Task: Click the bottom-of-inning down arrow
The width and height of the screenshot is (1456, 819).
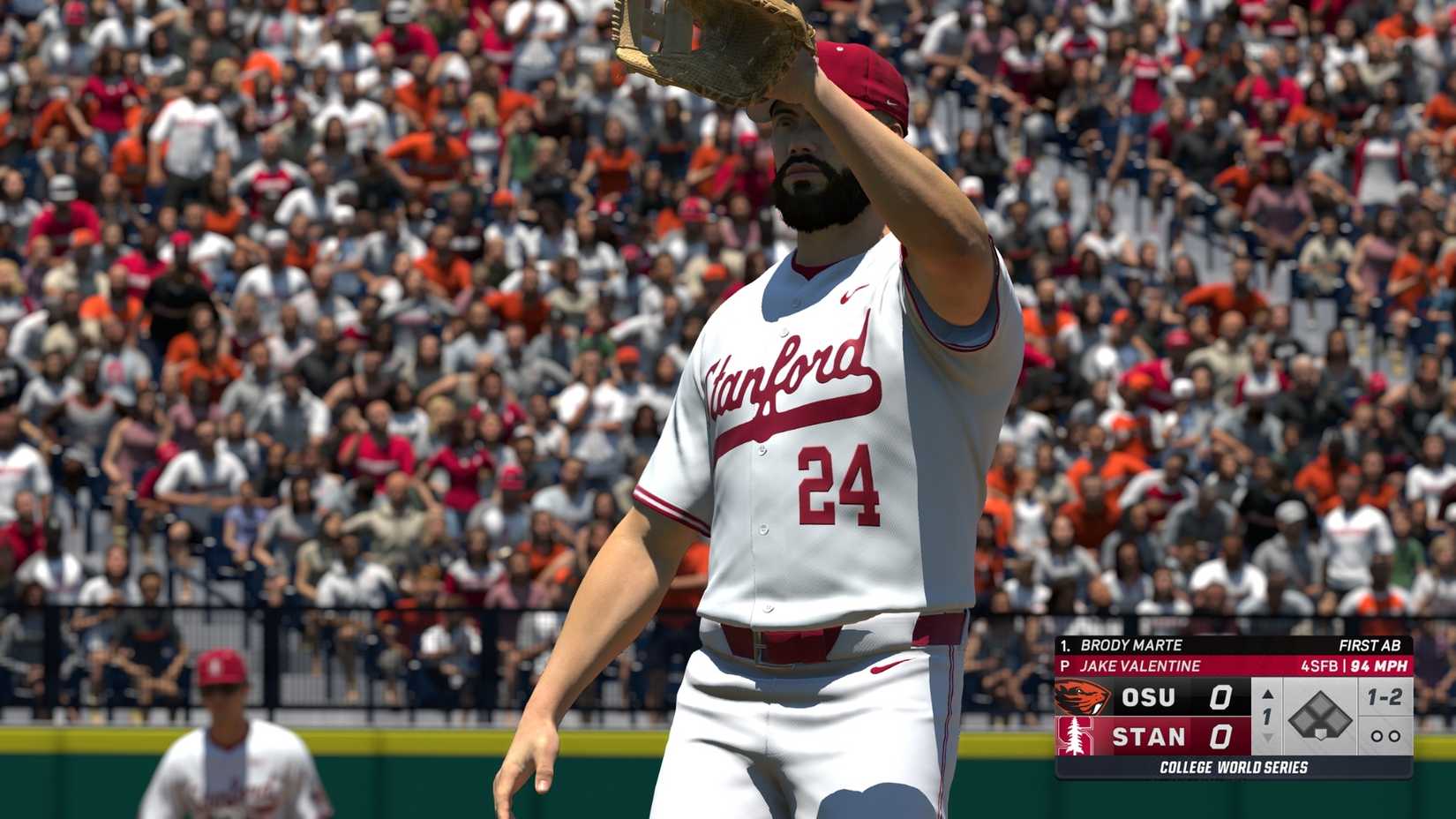Action: (1268, 739)
